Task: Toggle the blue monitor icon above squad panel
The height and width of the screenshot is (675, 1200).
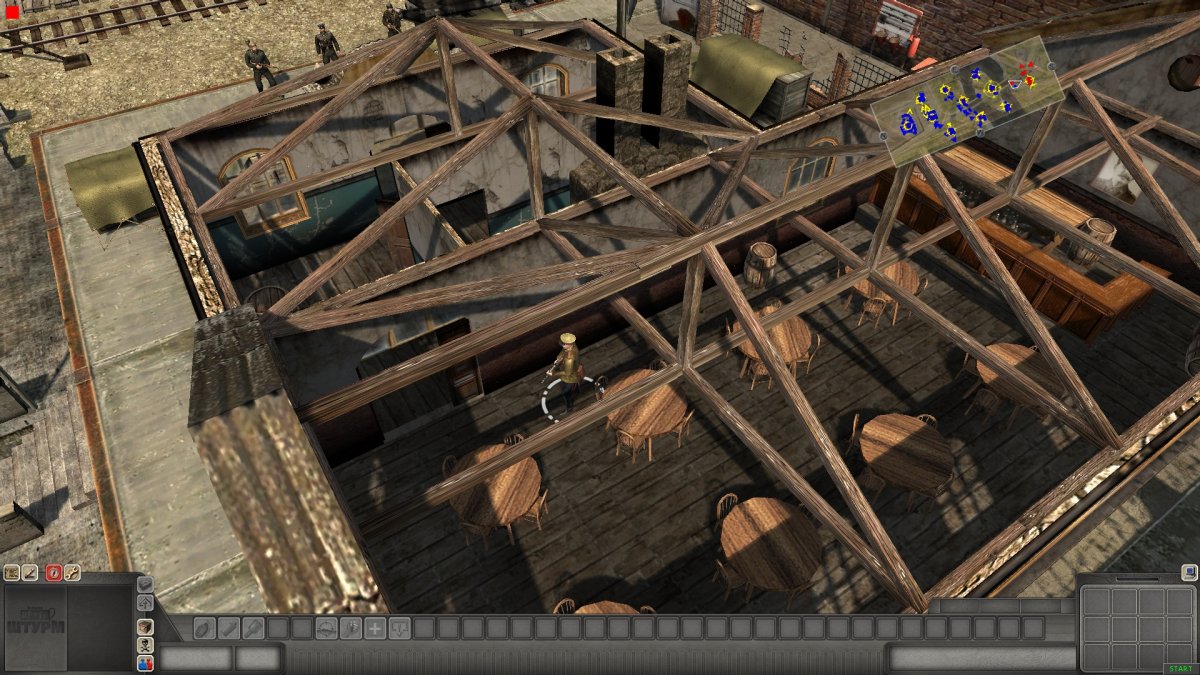Action: [1188, 573]
